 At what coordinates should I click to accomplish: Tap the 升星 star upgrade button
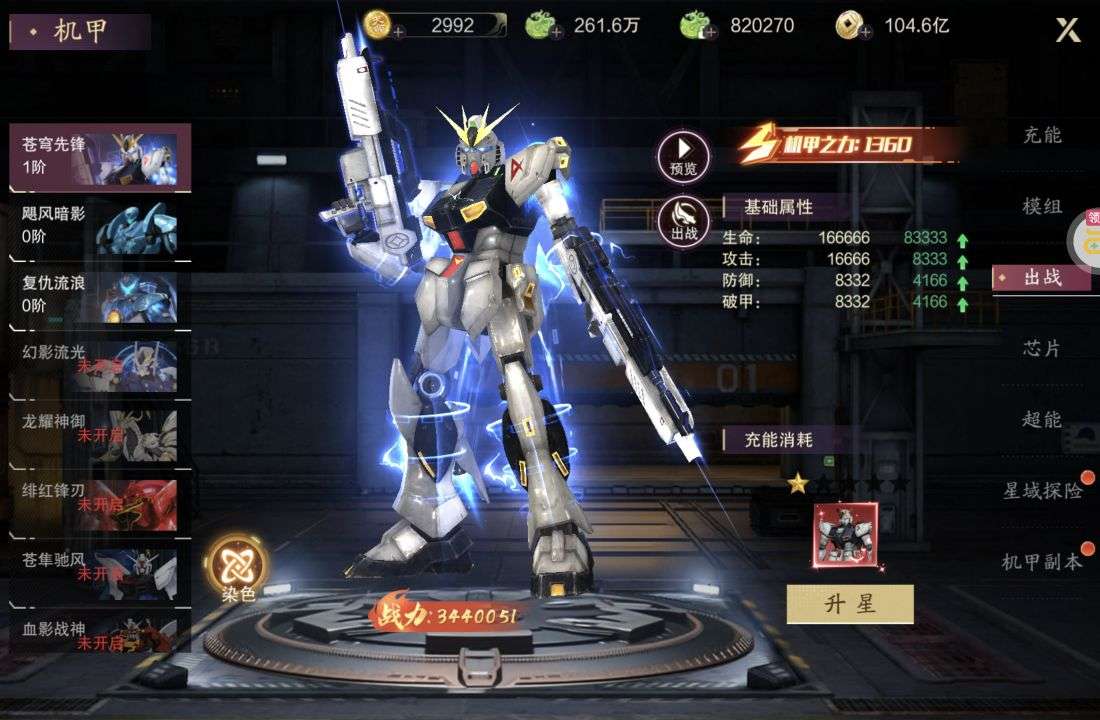coord(850,604)
